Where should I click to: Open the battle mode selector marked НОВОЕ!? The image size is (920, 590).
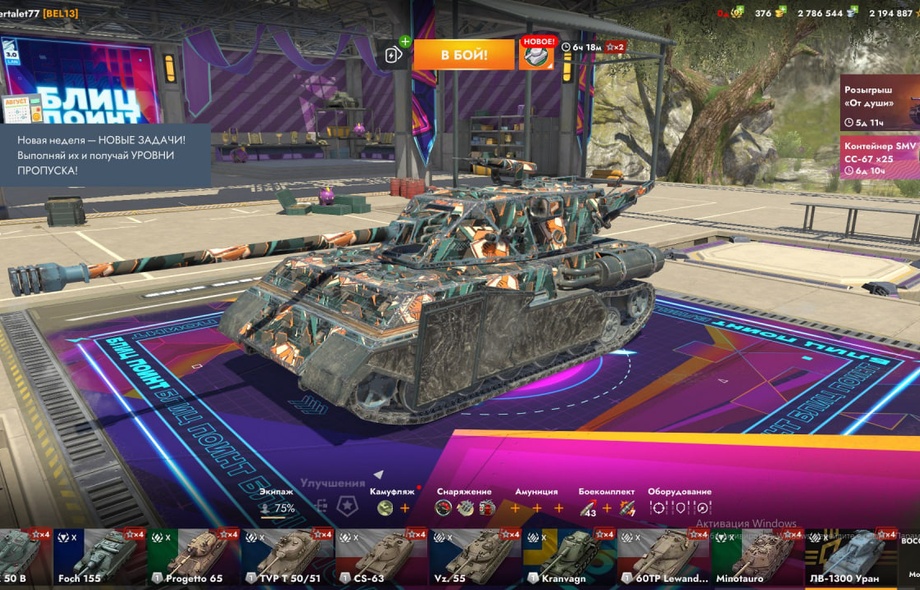(536, 54)
